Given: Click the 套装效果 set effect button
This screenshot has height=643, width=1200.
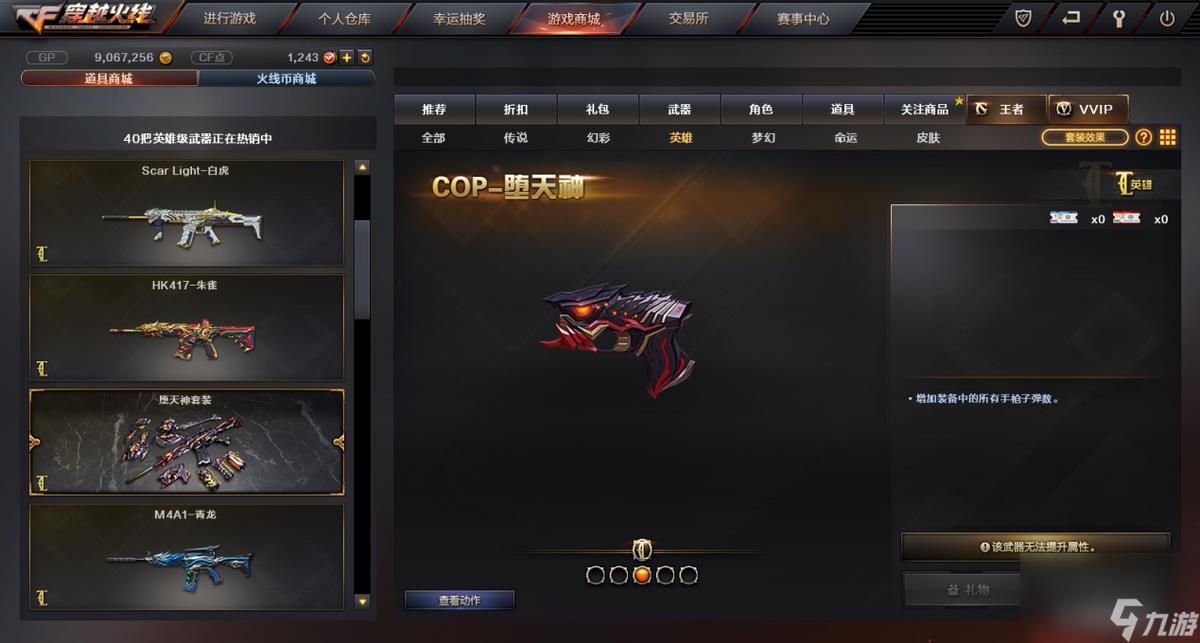Looking at the screenshot, I should [x=1085, y=138].
